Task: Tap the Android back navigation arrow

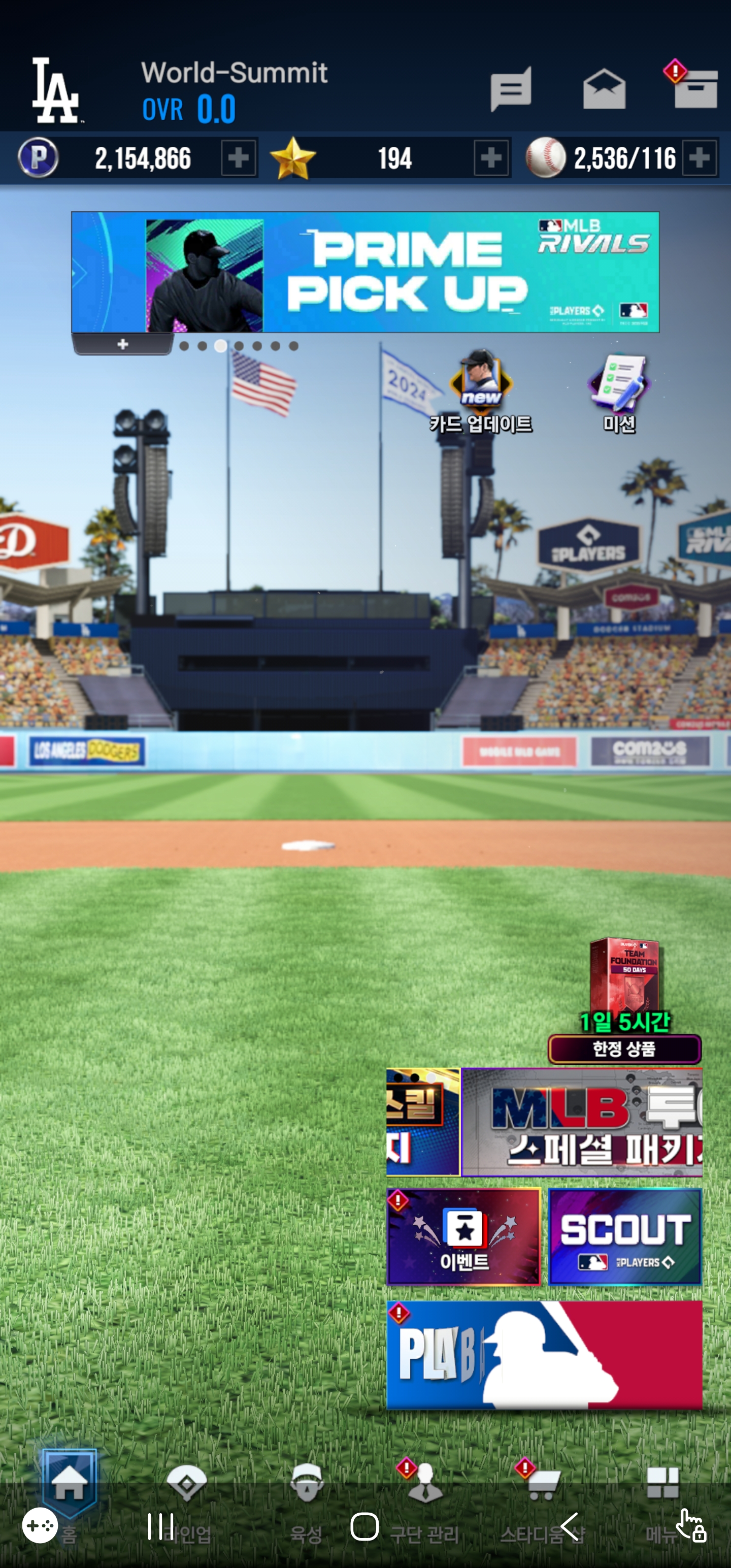Action: [570, 1526]
